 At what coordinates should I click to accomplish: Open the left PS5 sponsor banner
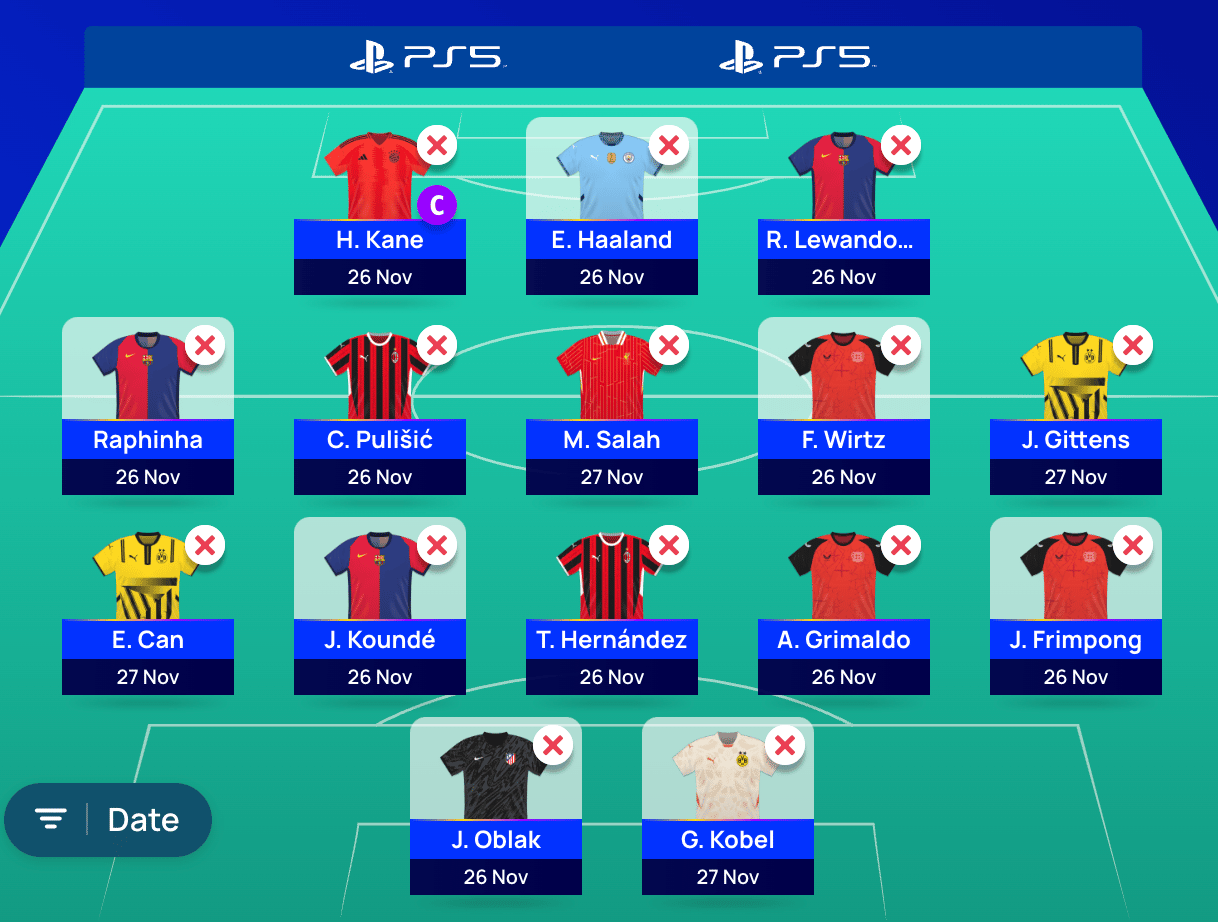[x=427, y=57]
